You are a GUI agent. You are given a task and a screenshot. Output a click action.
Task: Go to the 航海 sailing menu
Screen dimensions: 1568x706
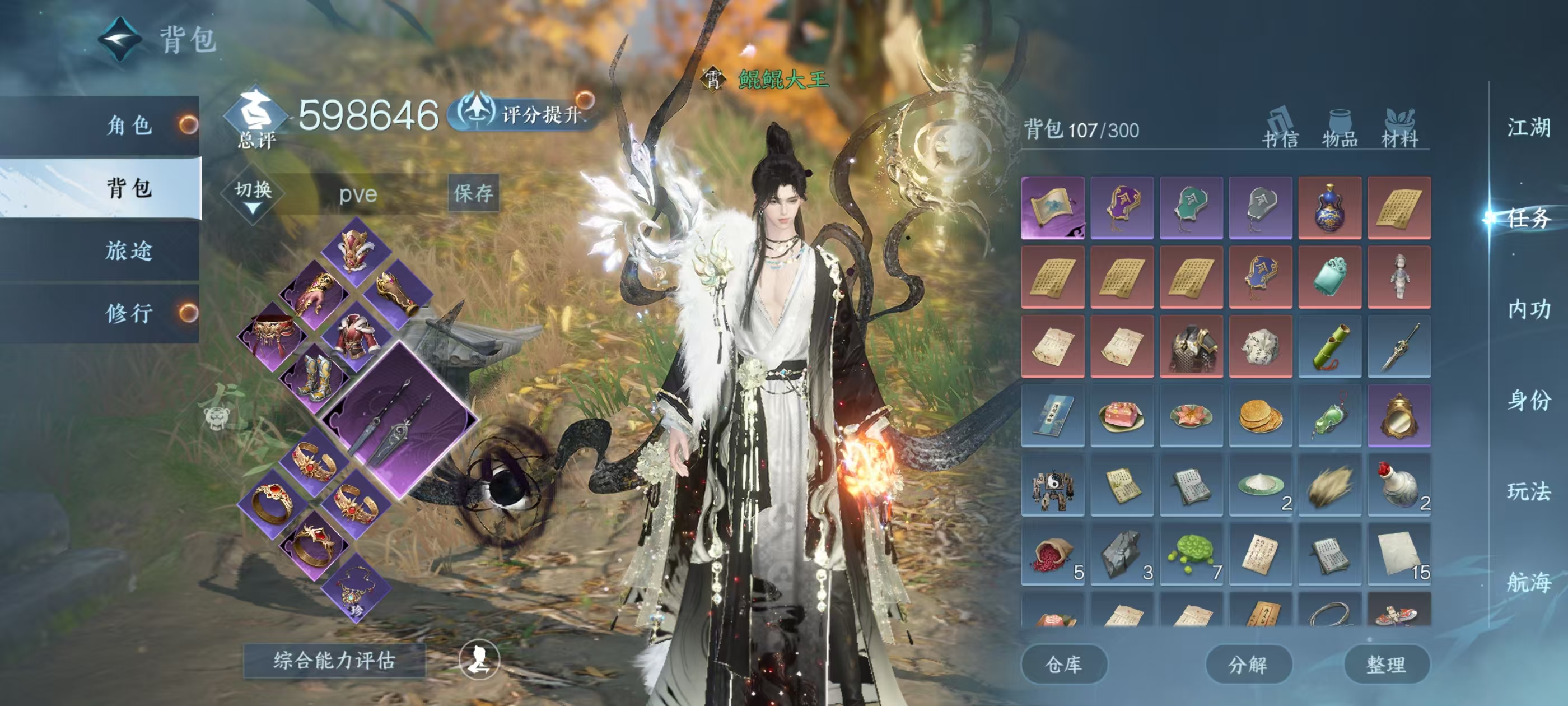click(1528, 582)
